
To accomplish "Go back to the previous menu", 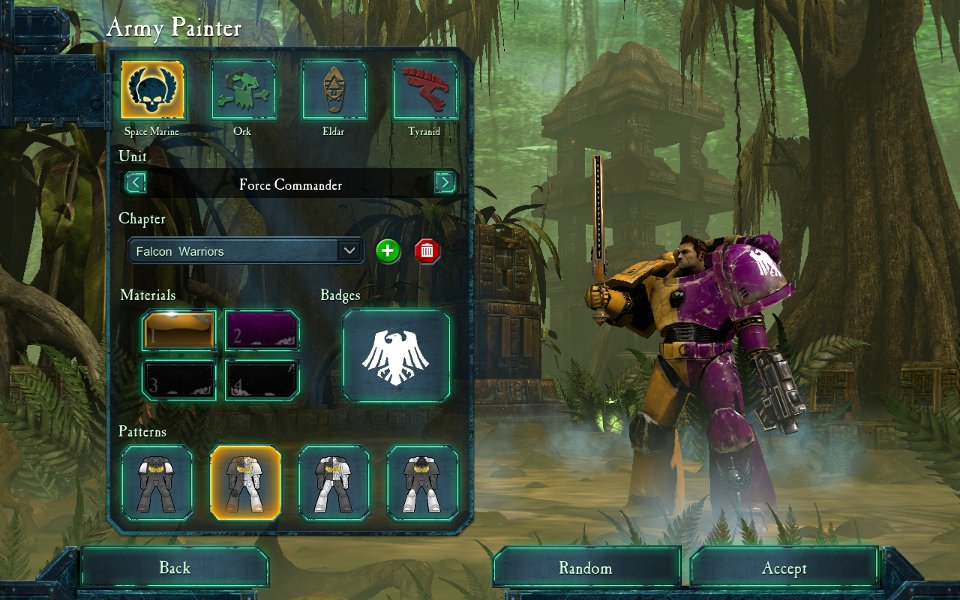I will [174, 568].
